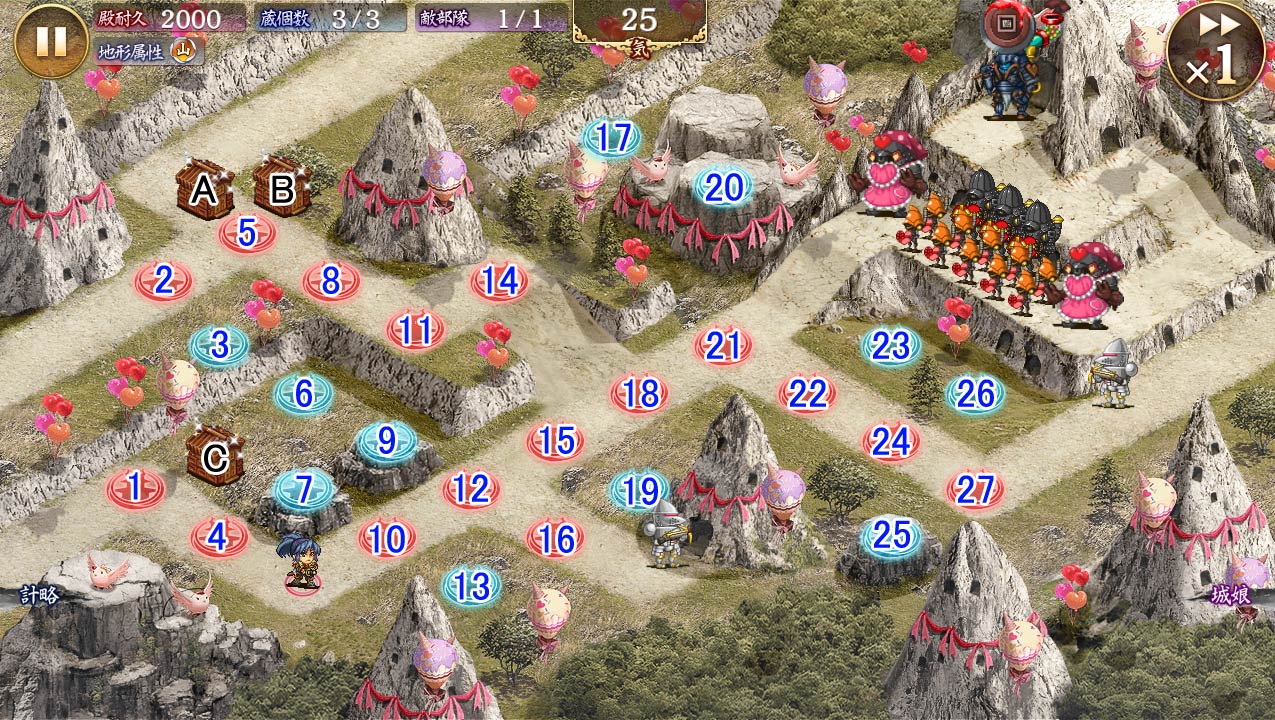
Task: Toggle the ×1 game speed button
Action: coord(1214,52)
